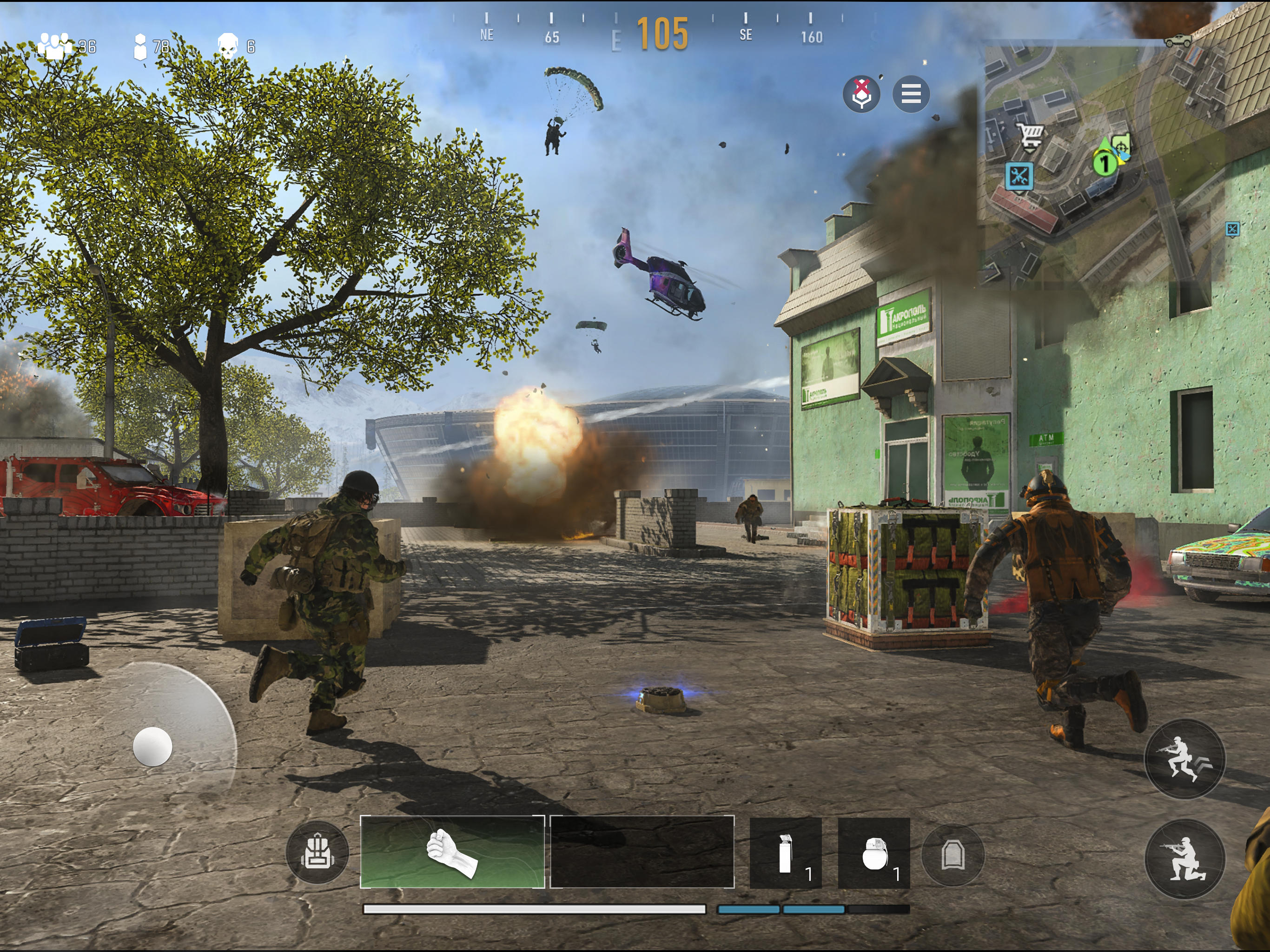Cancel the active ping marker icon
Image resolution: width=1270 pixels, height=952 pixels.
pos(861,95)
